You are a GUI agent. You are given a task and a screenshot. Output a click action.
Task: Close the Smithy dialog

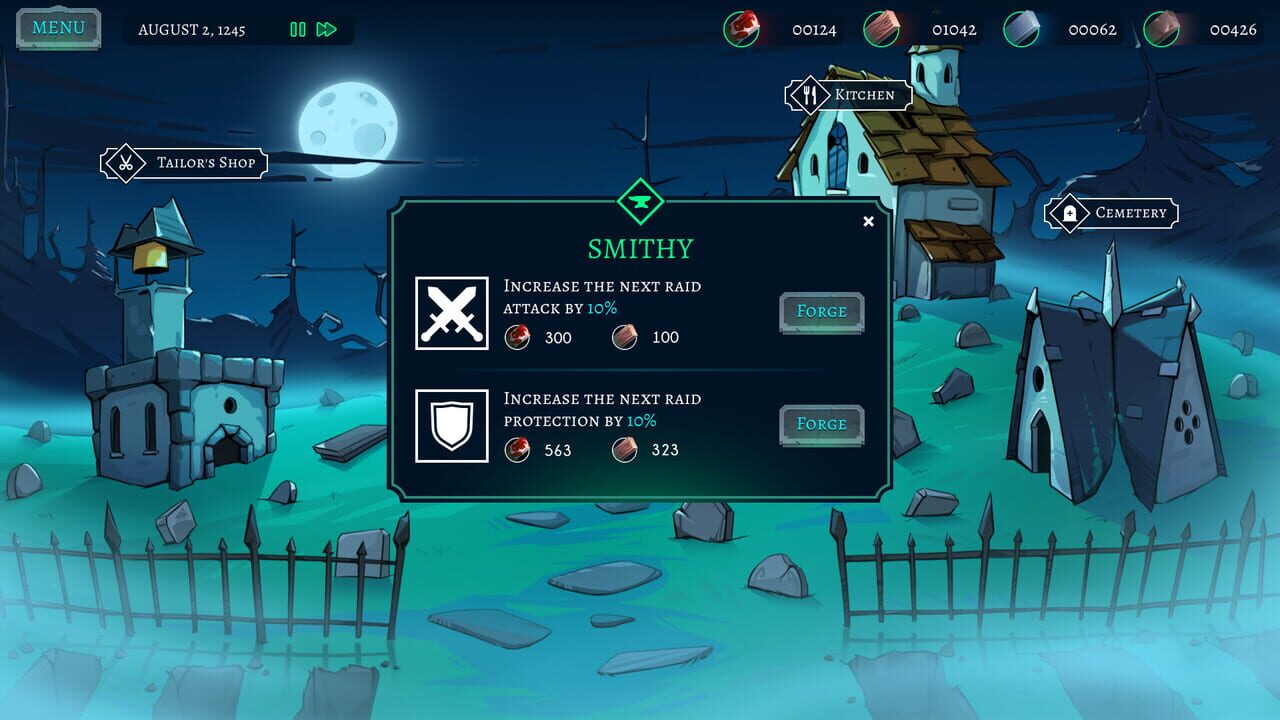(x=867, y=221)
